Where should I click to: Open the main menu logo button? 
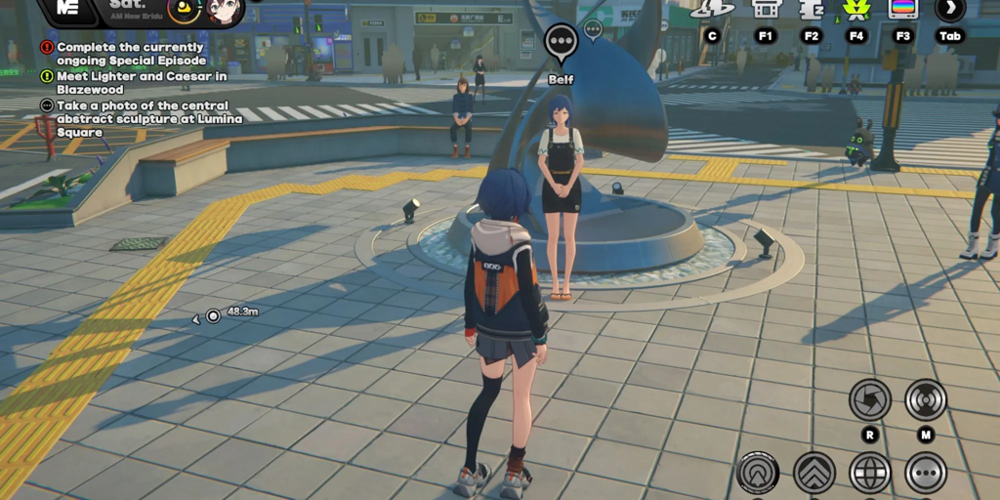[x=68, y=8]
